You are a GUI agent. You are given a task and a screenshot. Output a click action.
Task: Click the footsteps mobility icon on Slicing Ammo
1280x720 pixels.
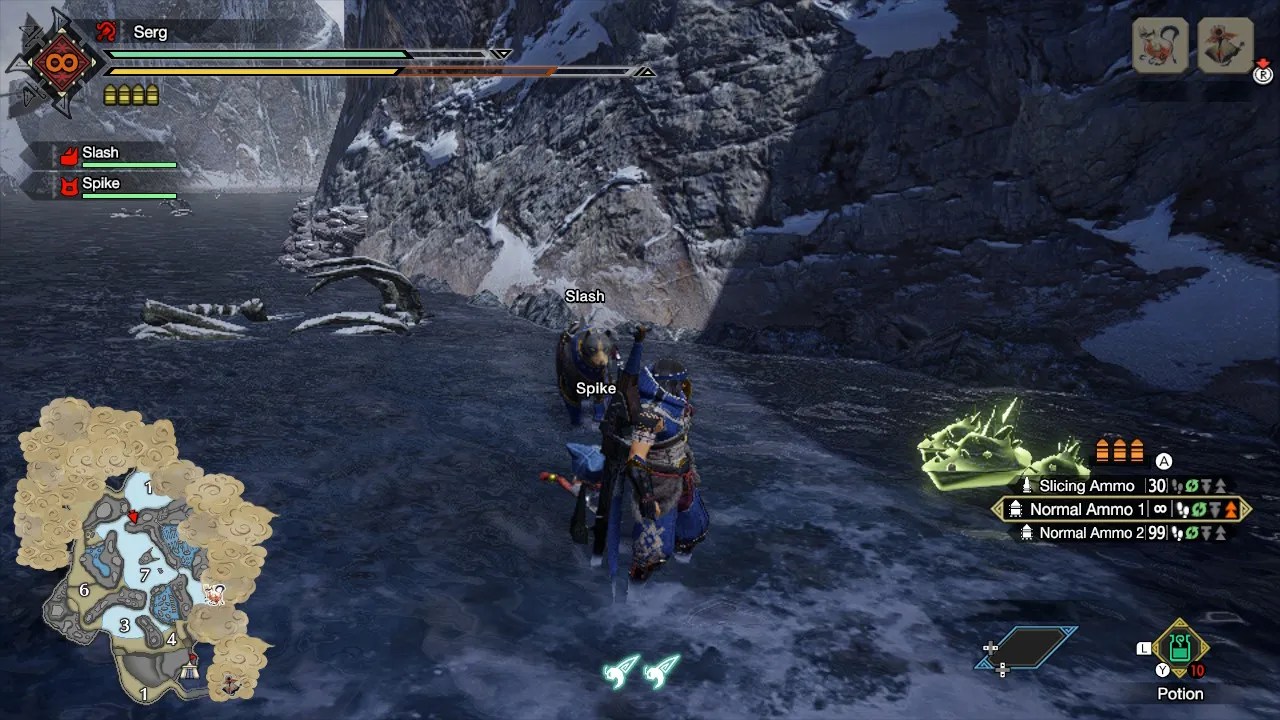coord(1179,486)
